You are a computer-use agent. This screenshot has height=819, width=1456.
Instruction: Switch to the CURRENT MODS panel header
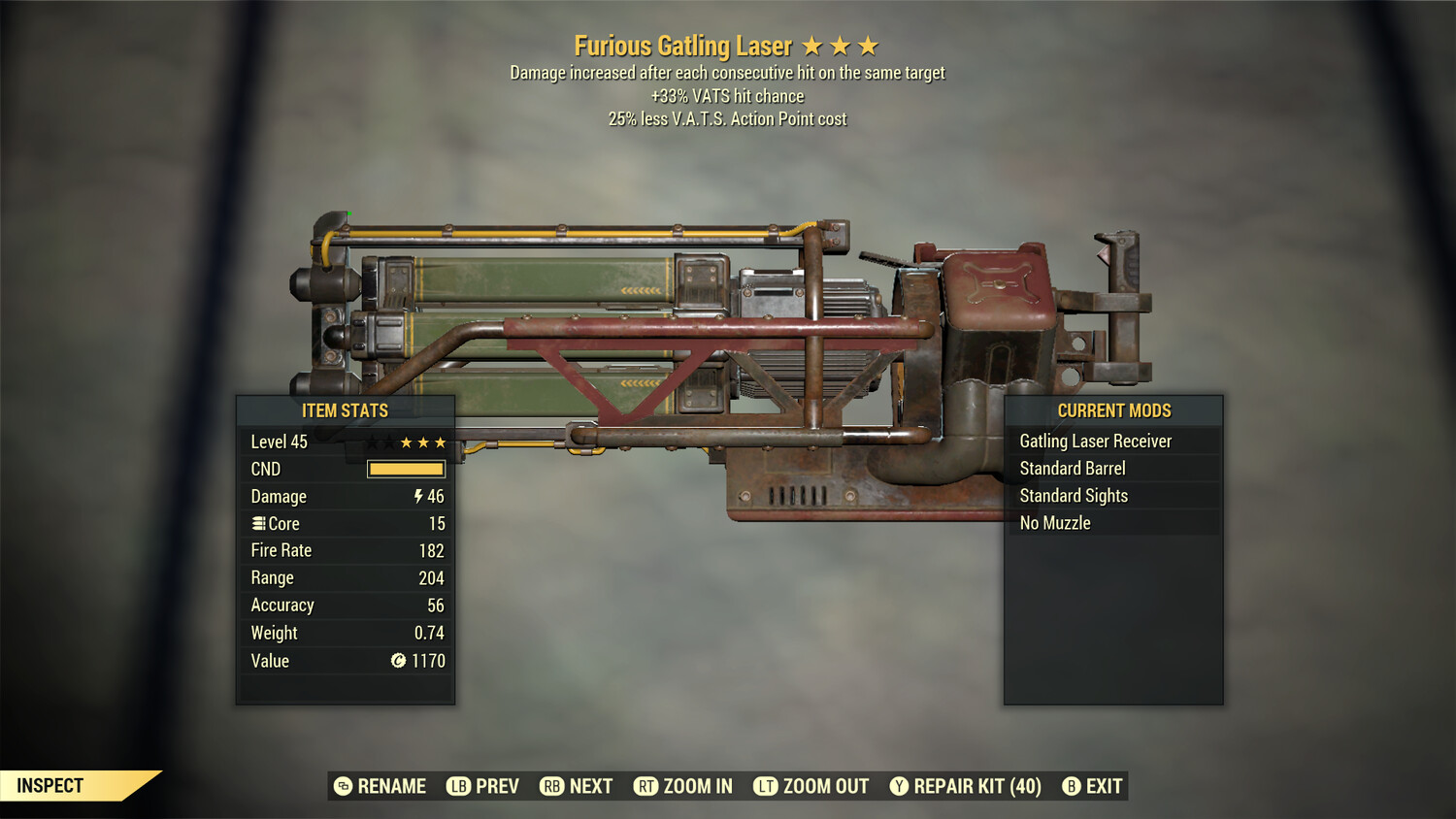tap(1113, 410)
